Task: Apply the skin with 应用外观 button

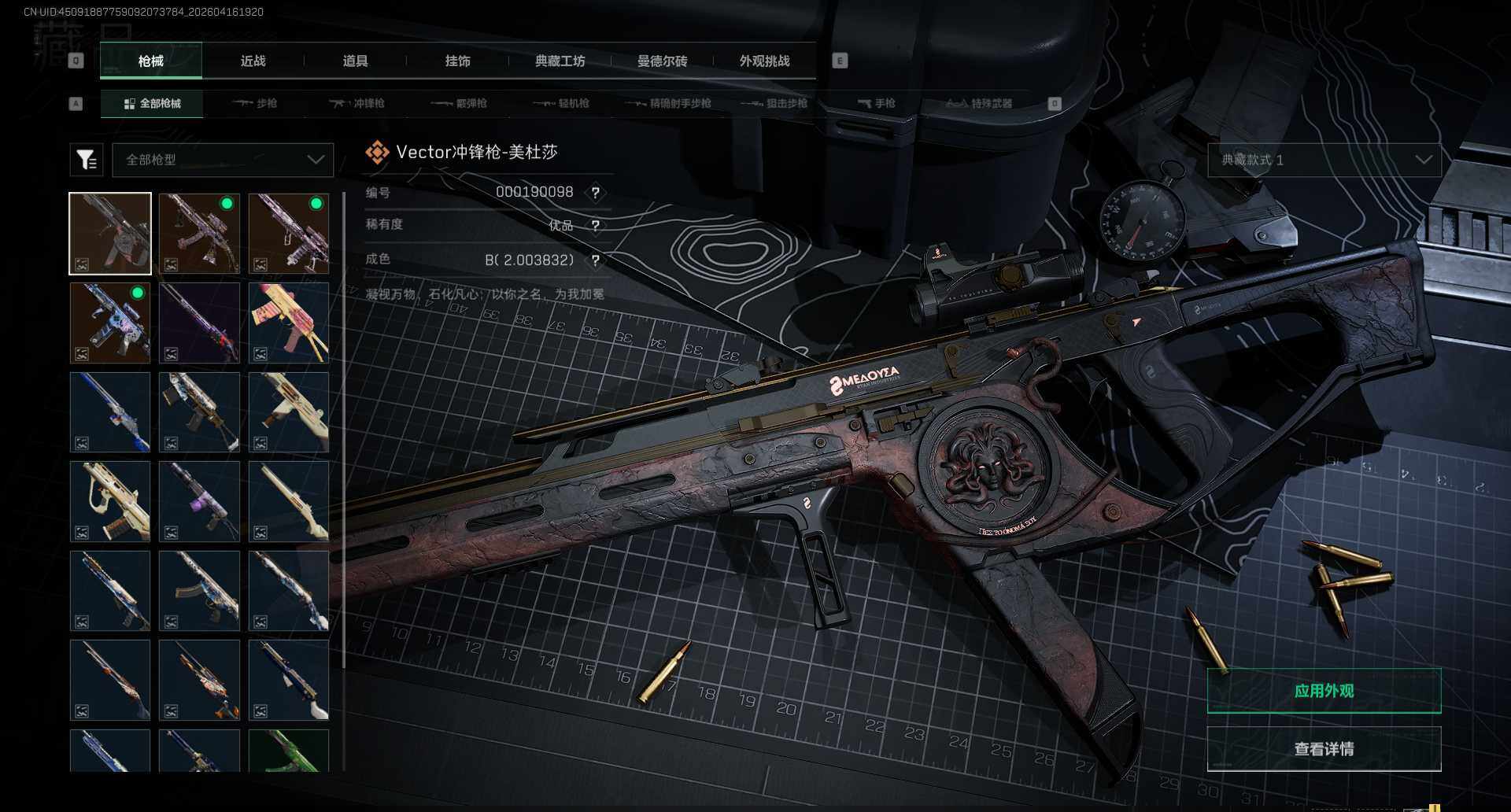Action: 1324,691
